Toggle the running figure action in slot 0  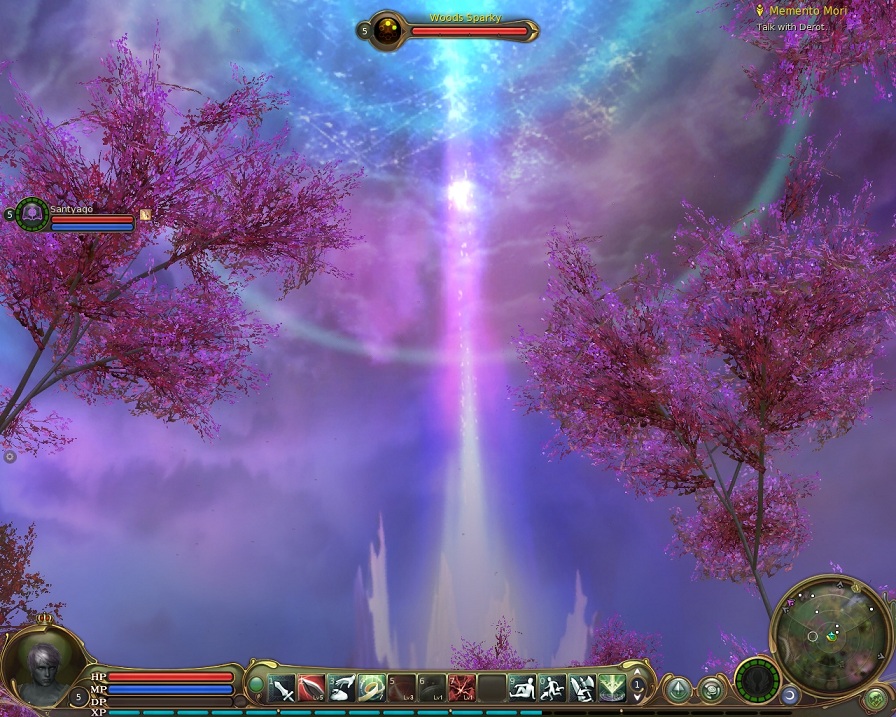click(x=552, y=688)
